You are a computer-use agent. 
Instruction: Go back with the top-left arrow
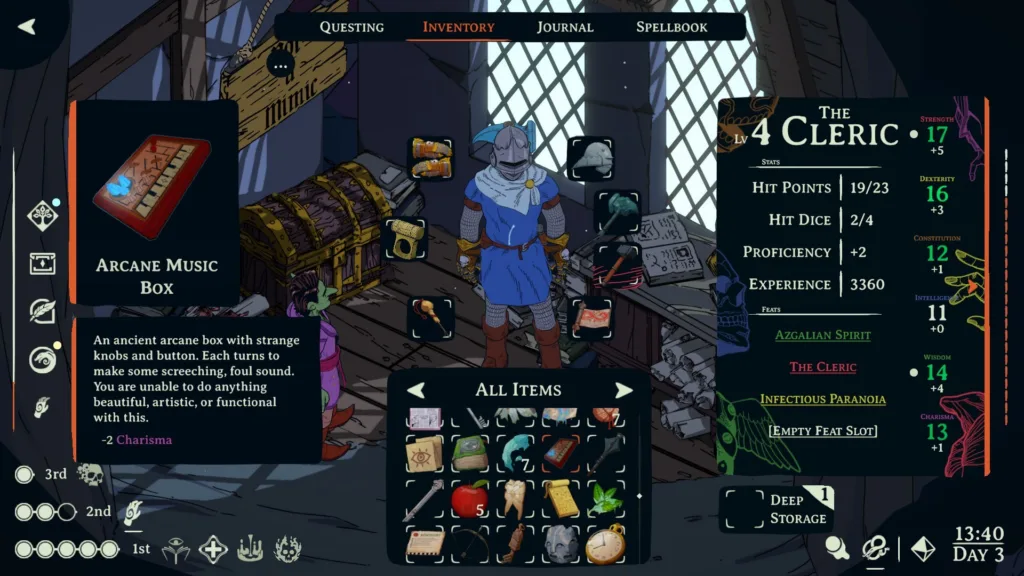pyautogui.click(x=27, y=27)
